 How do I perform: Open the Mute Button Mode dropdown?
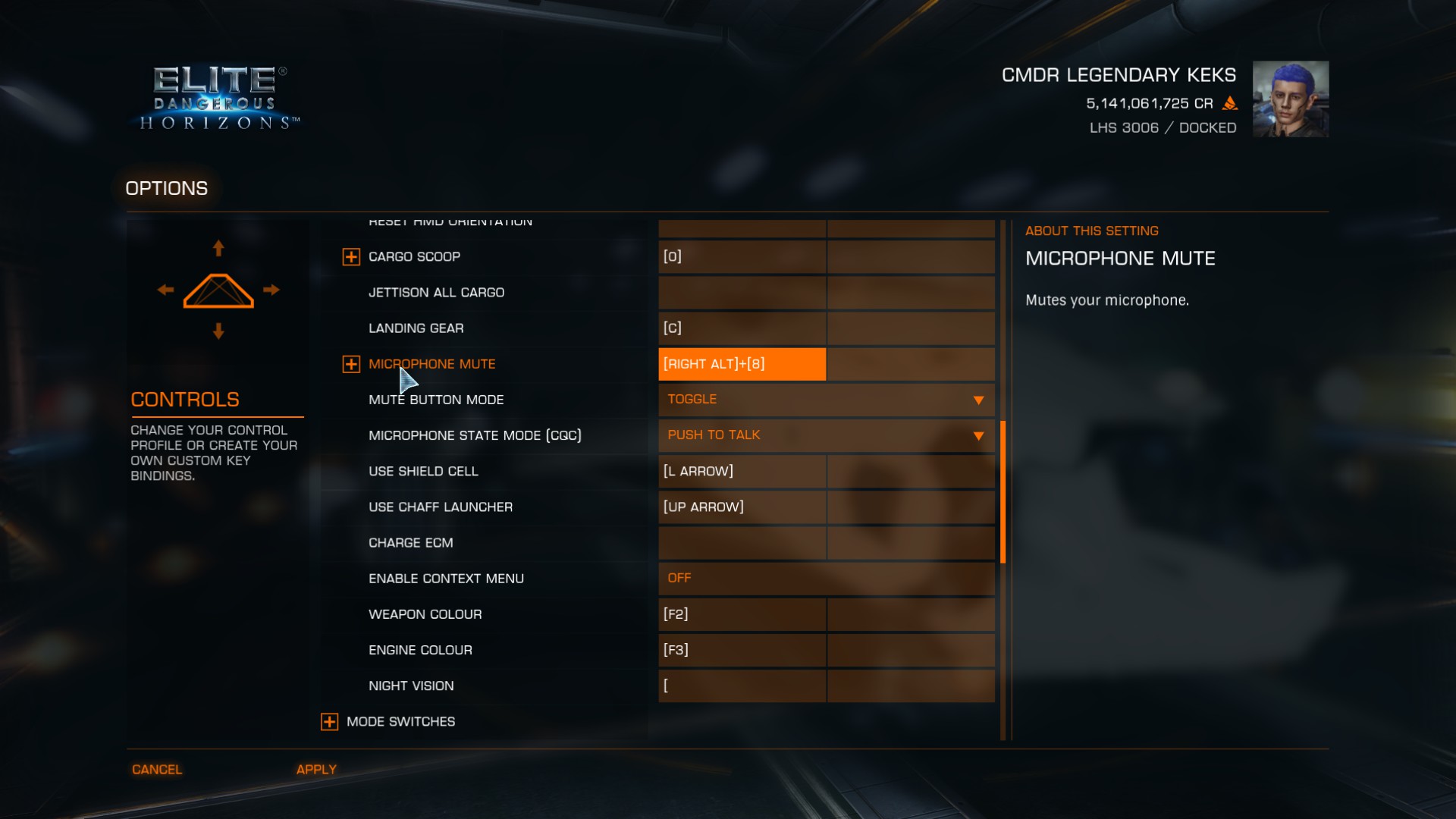pyautogui.click(x=826, y=400)
